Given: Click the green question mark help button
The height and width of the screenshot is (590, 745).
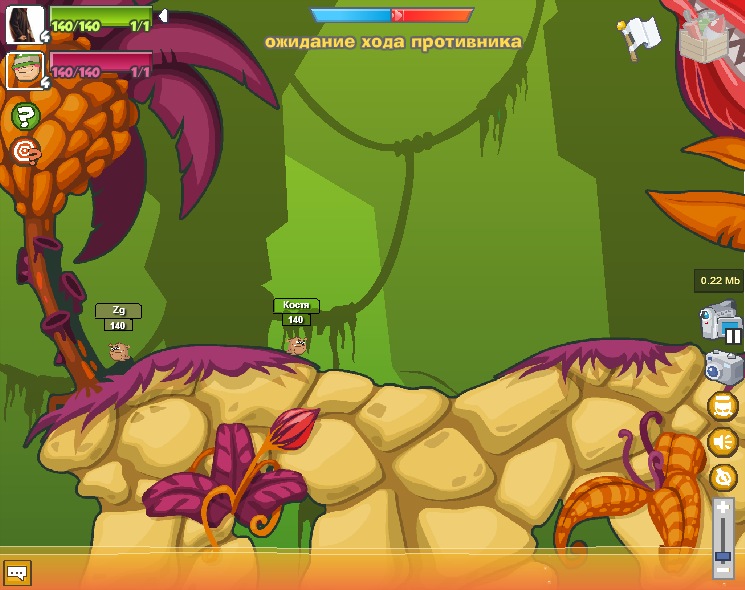Looking at the screenshot, I should pyautogui.click(x=25, y=116).
